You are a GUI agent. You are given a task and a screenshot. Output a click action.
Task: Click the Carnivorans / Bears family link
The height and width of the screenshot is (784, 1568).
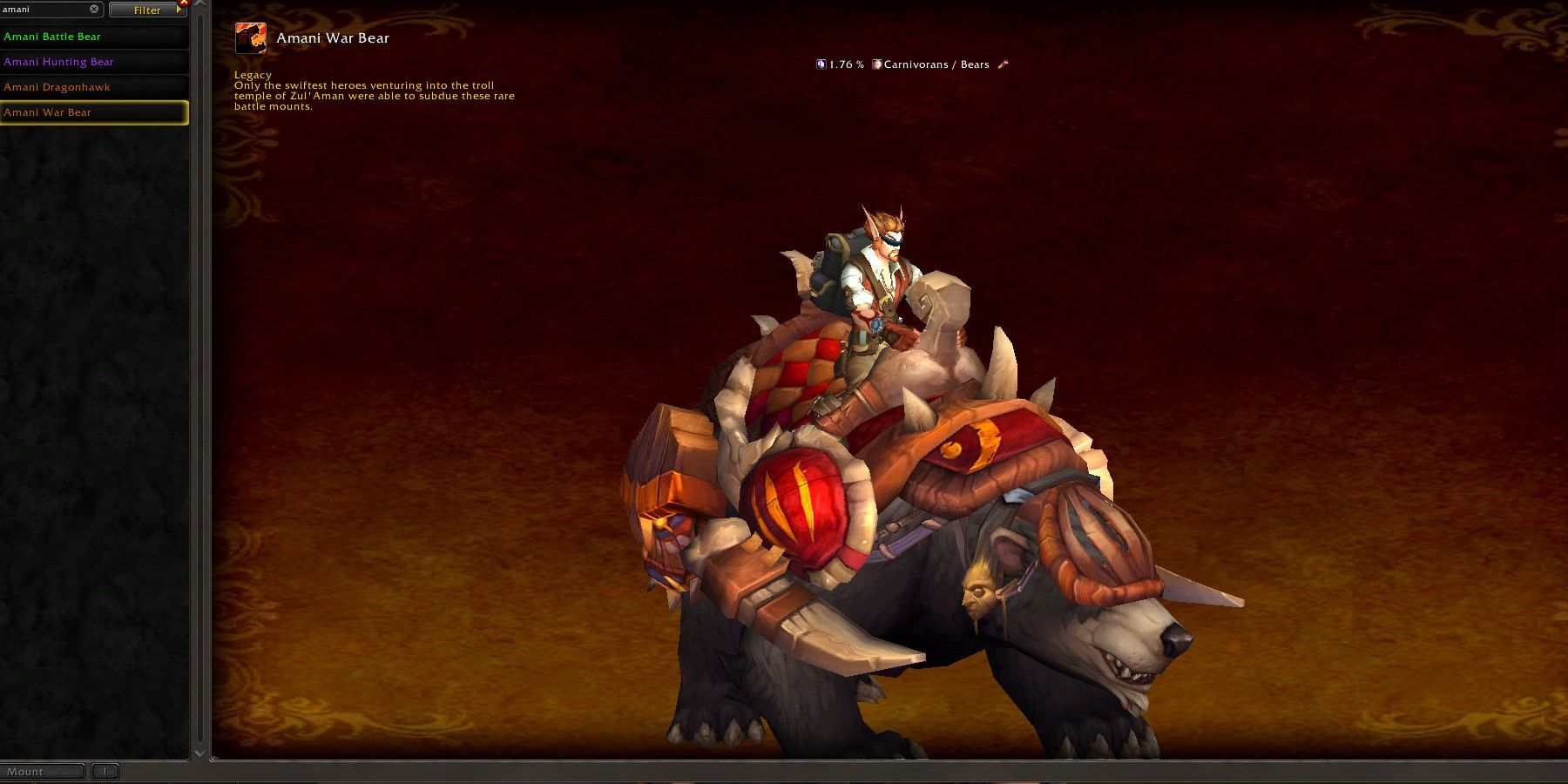[936, 64]
